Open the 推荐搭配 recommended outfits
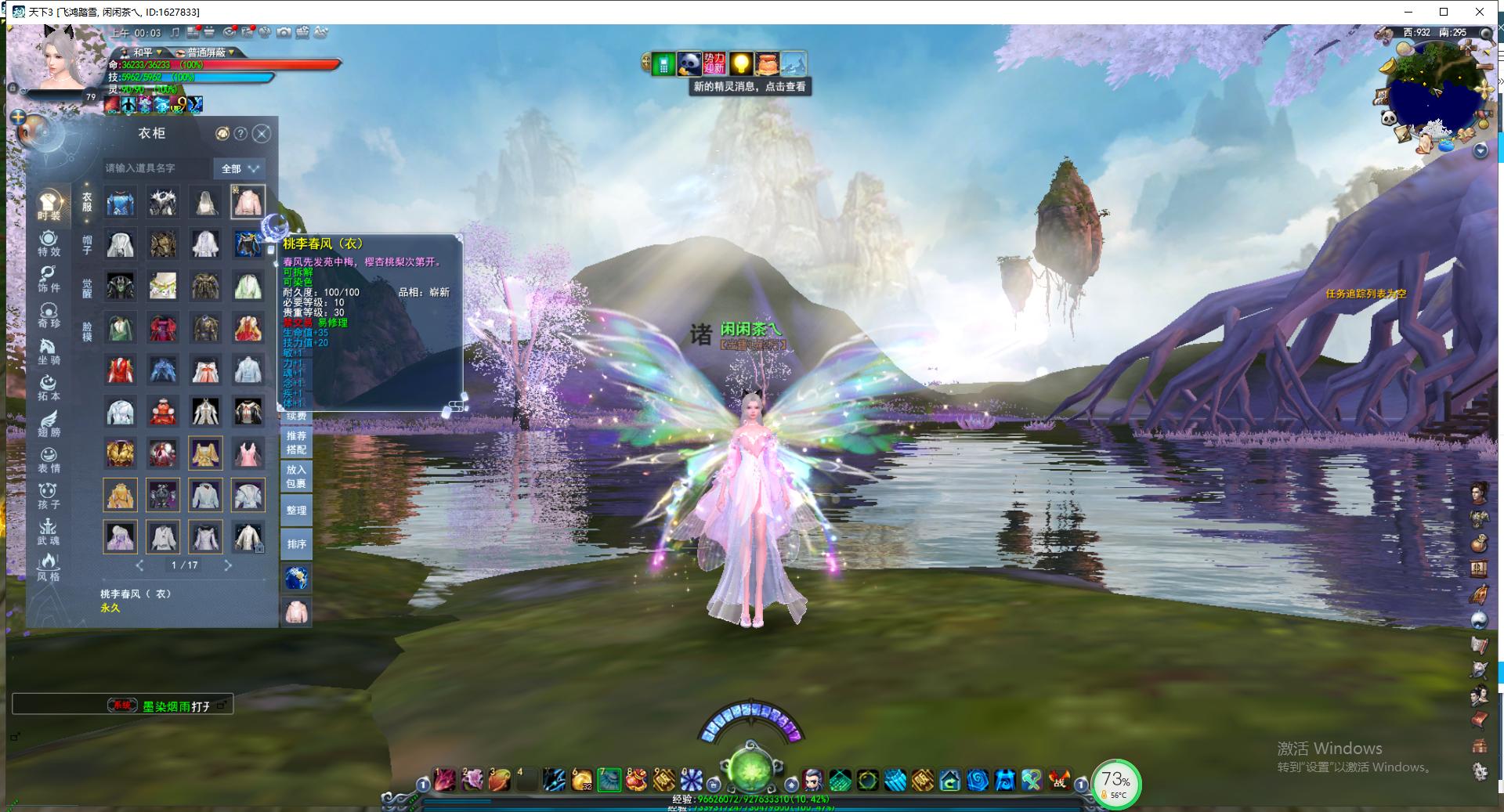The image size is (1504, 812). tap(296, 442)
